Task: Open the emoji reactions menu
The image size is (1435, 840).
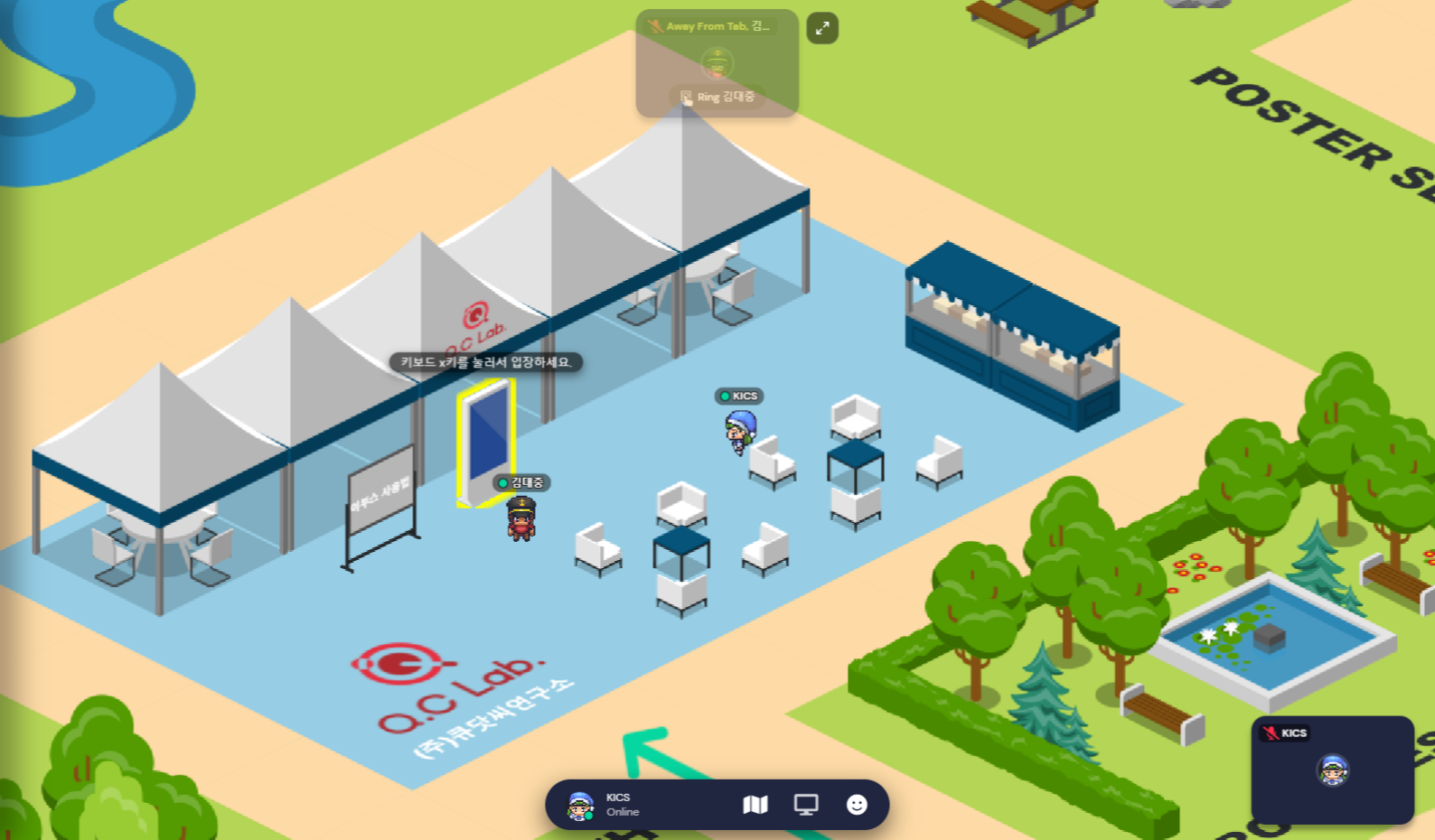Action: point(857,804)
